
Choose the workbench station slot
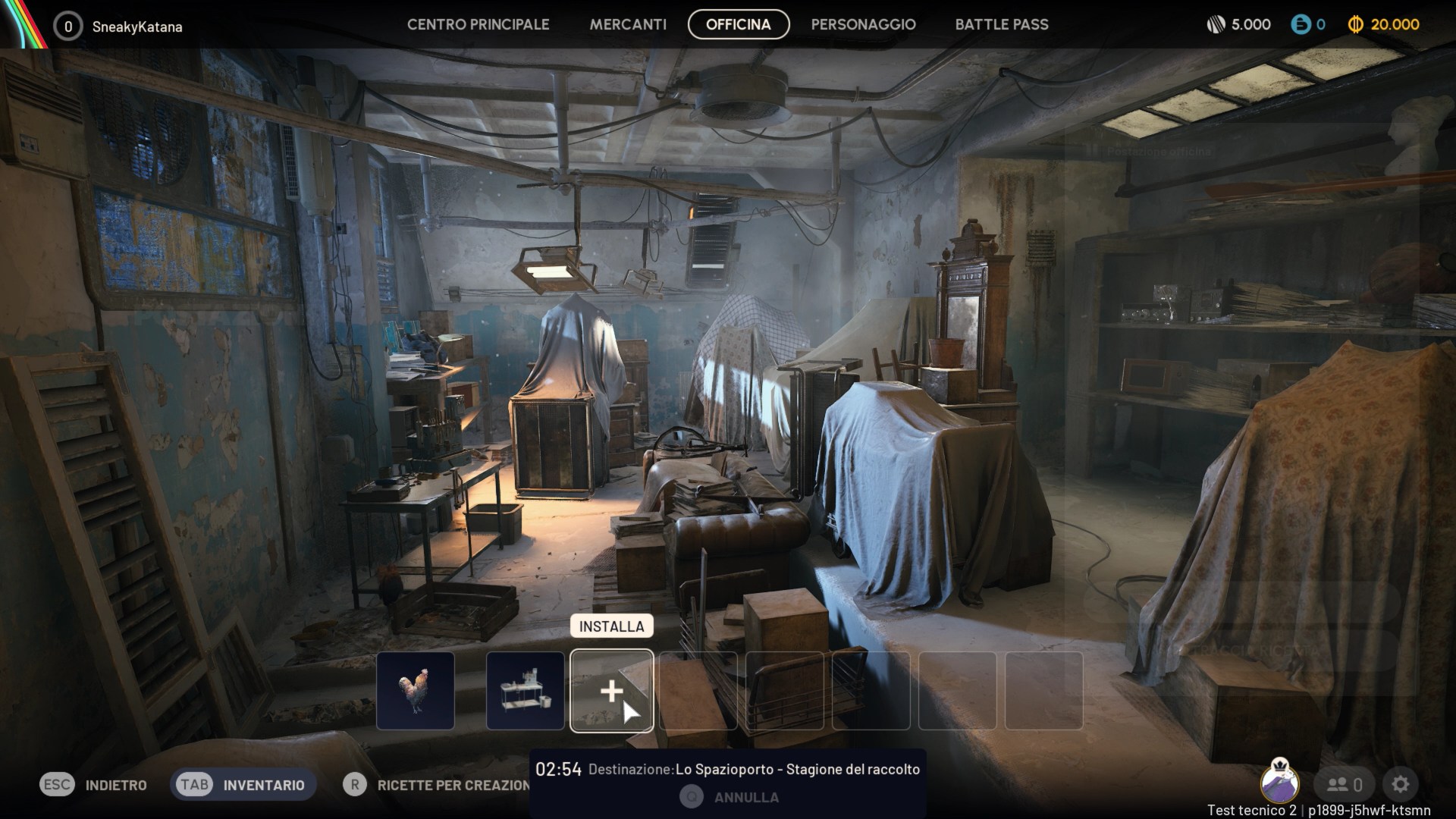(525, 691)
